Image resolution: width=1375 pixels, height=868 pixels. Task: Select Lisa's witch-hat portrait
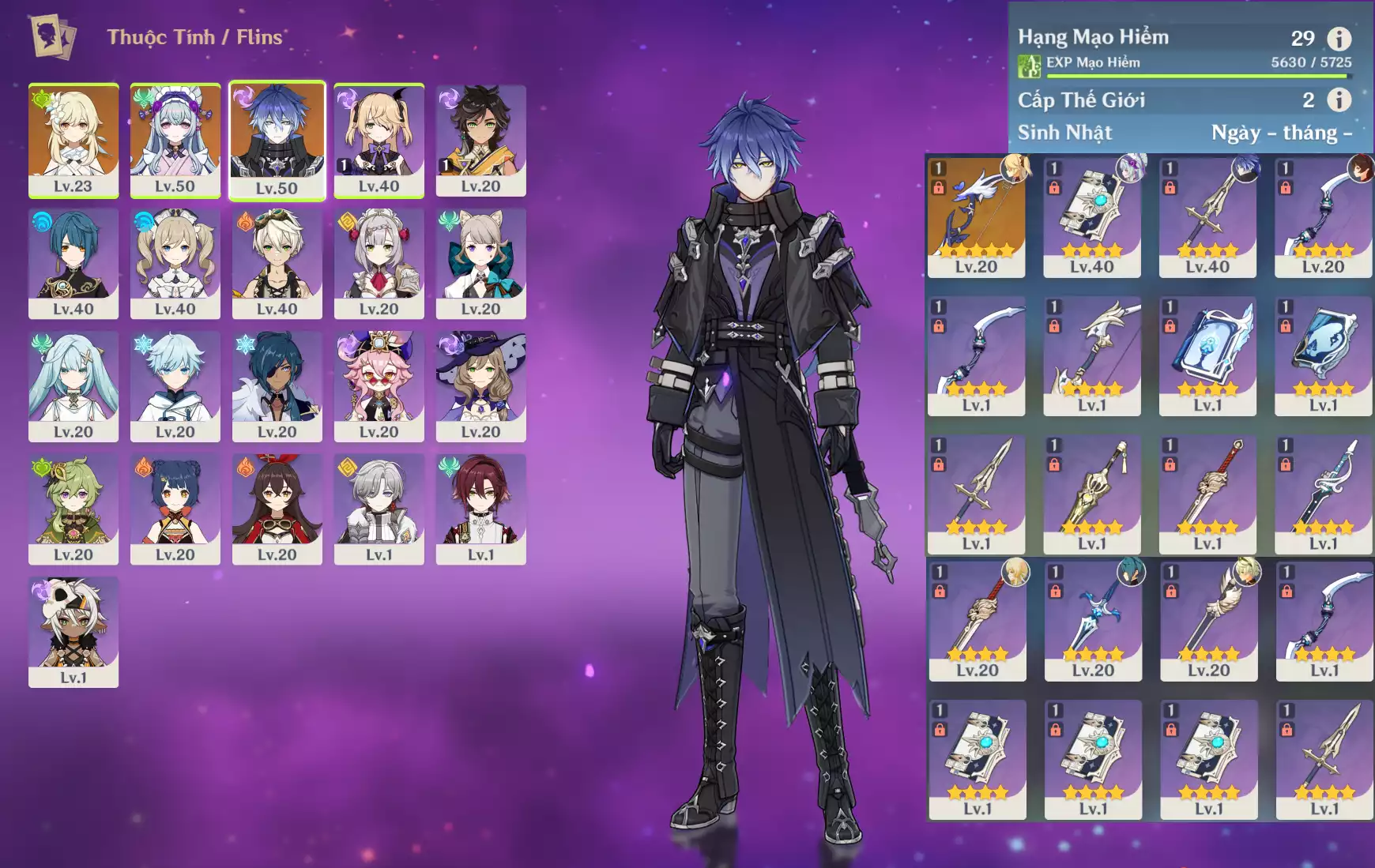[x=480, y=386]
